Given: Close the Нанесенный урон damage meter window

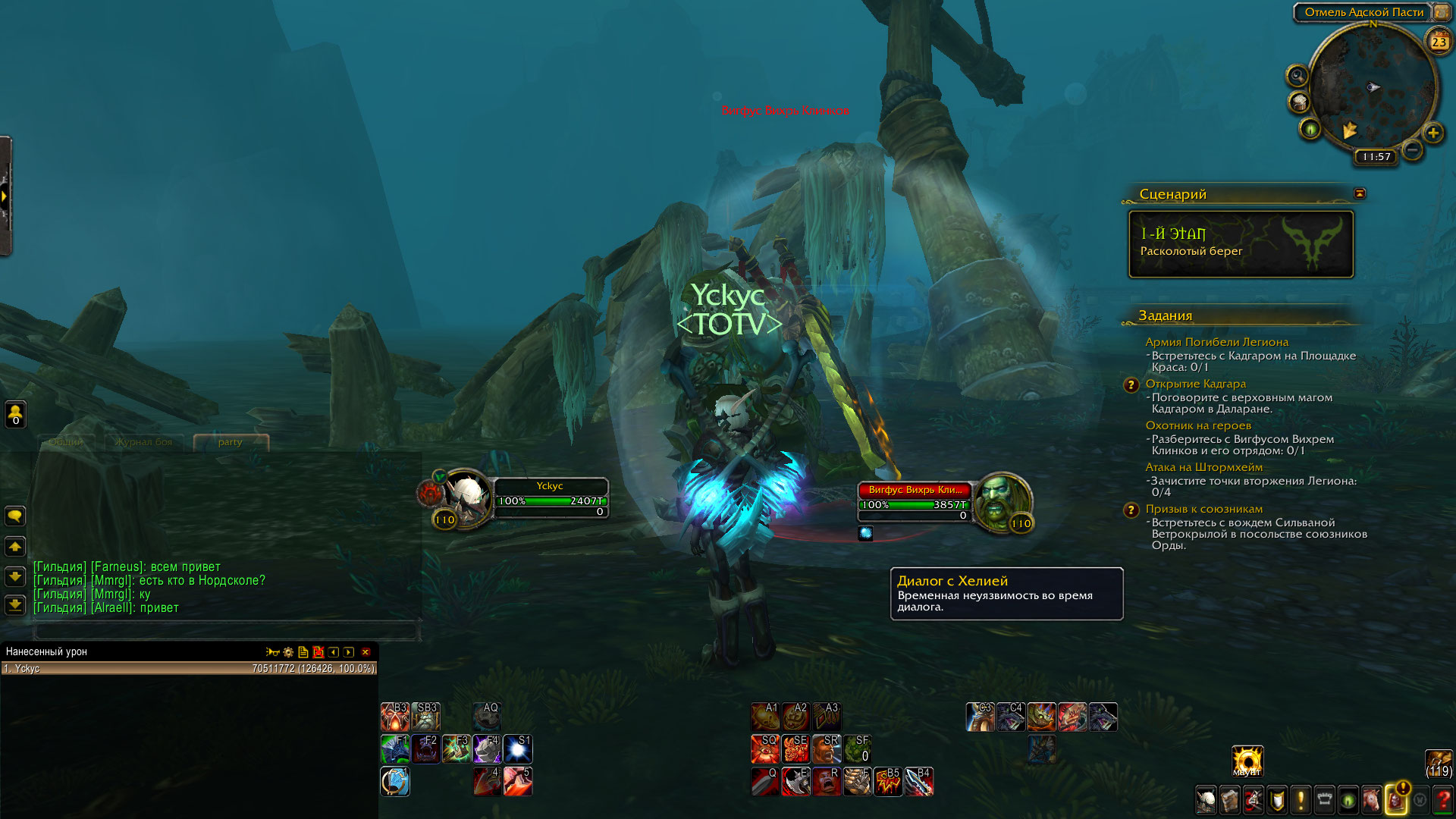Looking at the screenshot, I should 366,652.
